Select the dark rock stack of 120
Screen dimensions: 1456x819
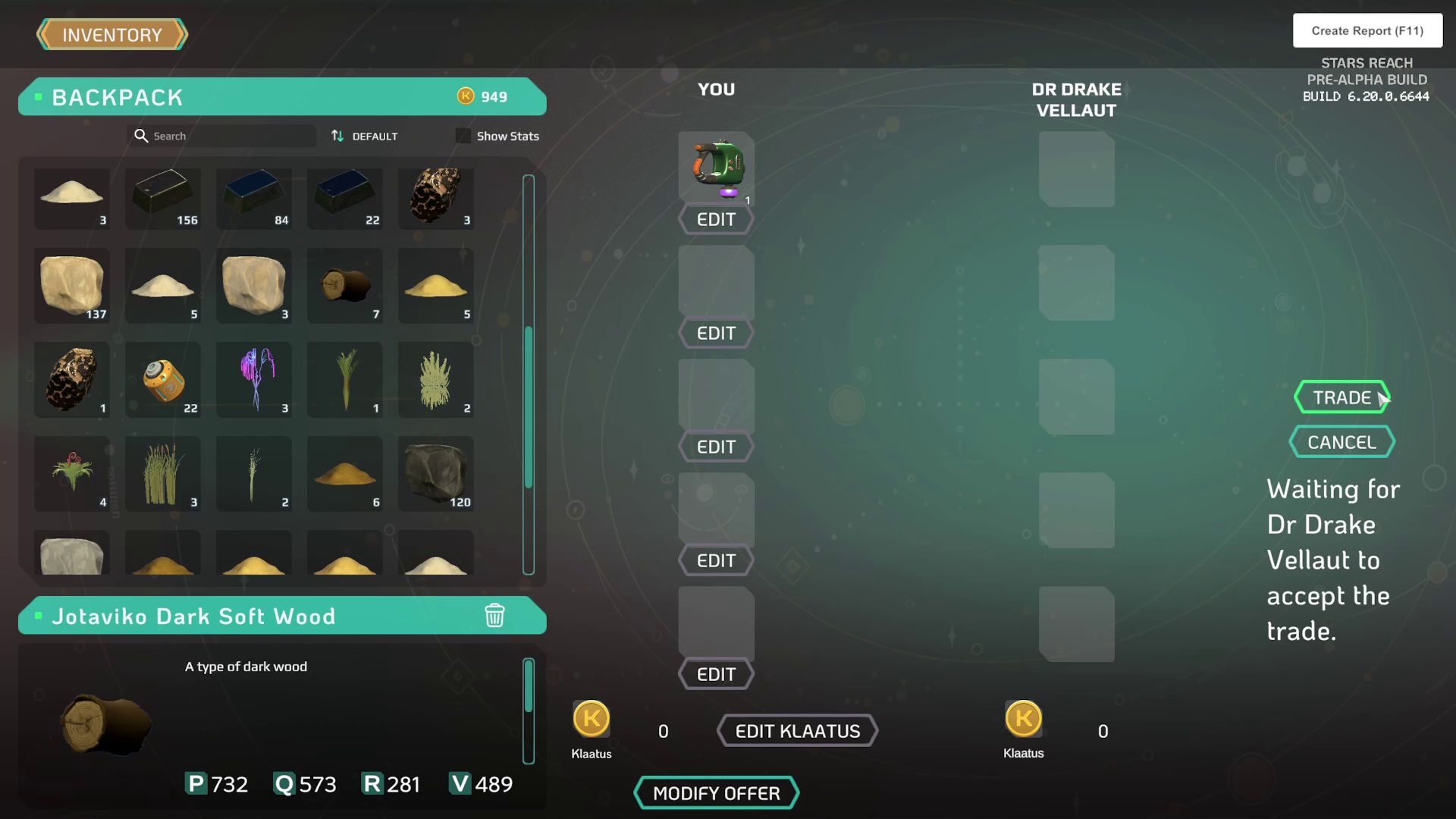[x=436, y=474]
